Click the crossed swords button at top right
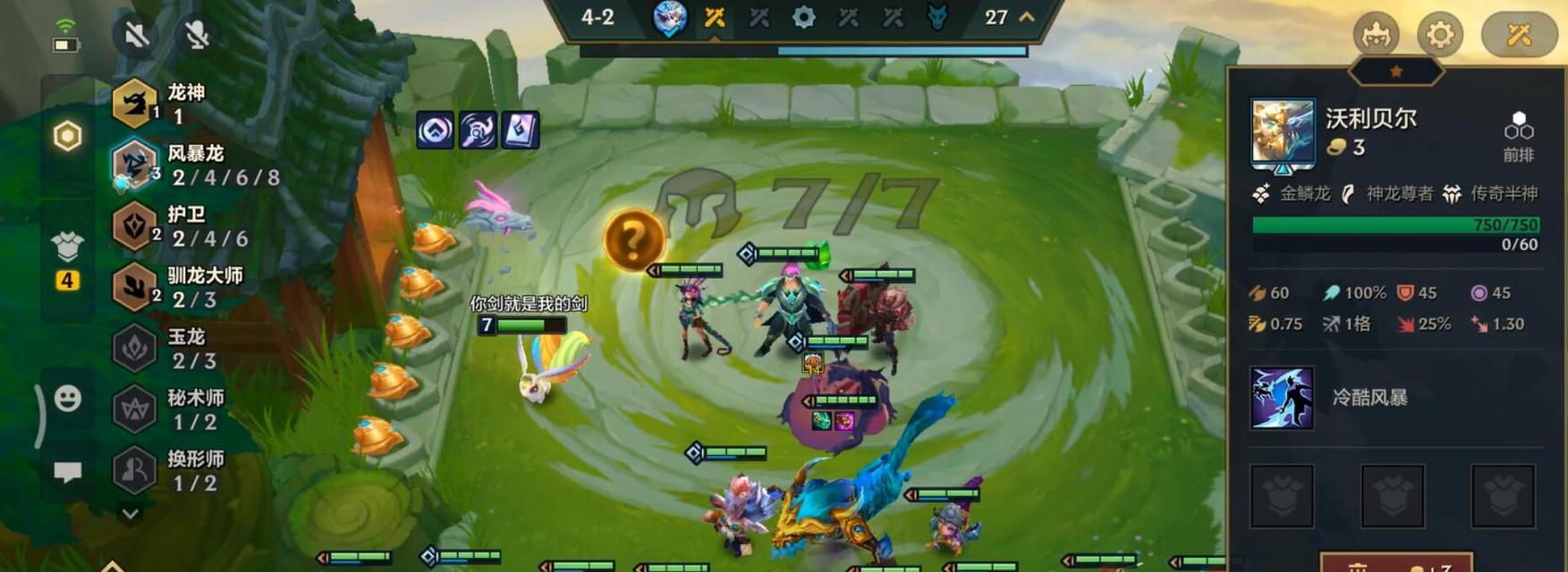This screenshot has width=1568, height=572. [1519, 35]
